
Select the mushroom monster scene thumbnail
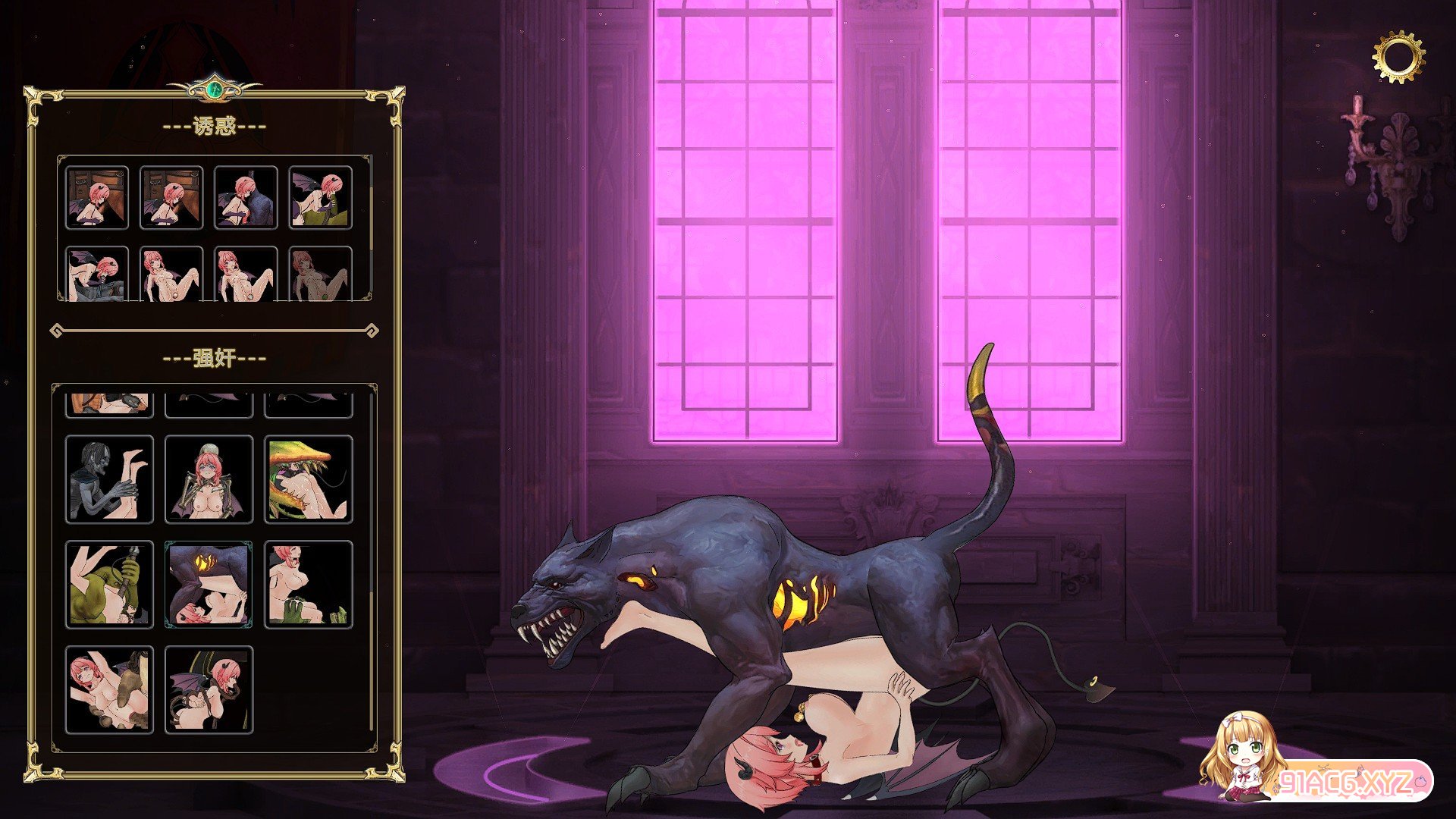pos(309,479)
